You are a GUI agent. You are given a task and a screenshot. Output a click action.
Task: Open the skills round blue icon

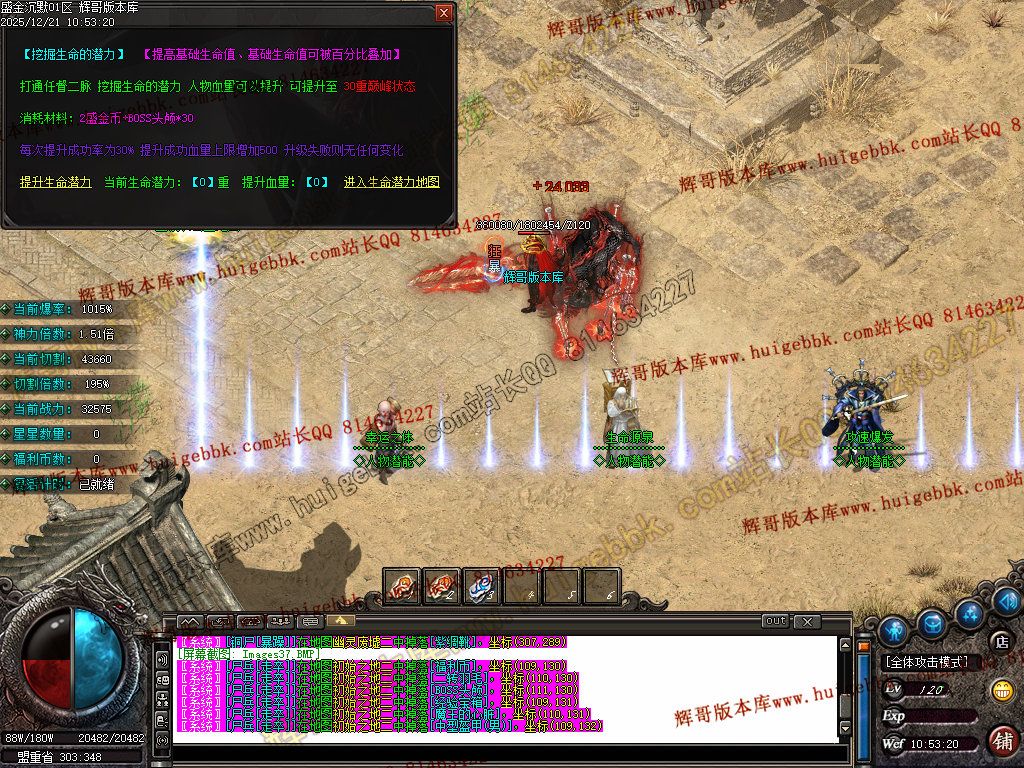coord(969,611)
